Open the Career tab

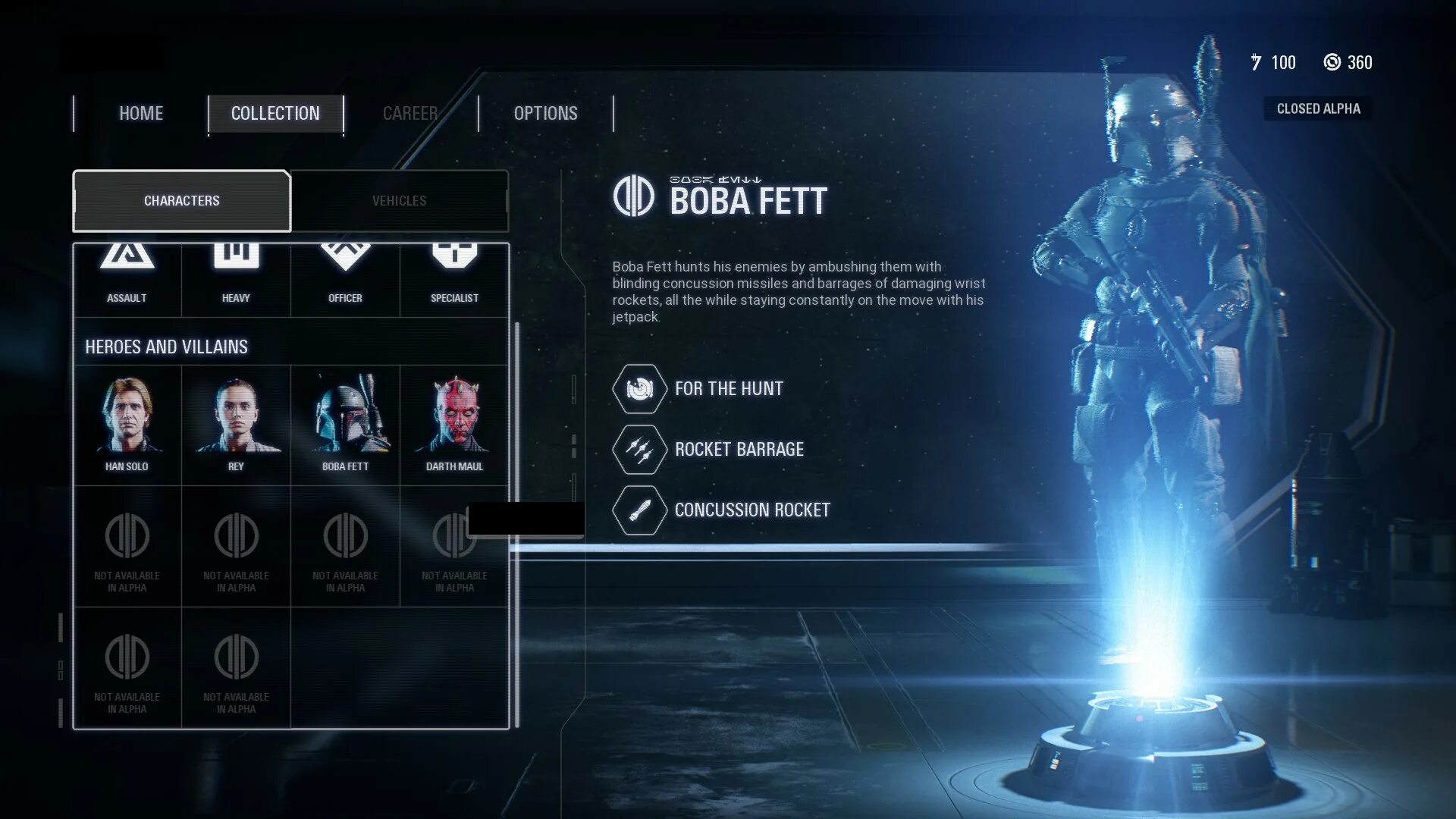click(410, 114)
